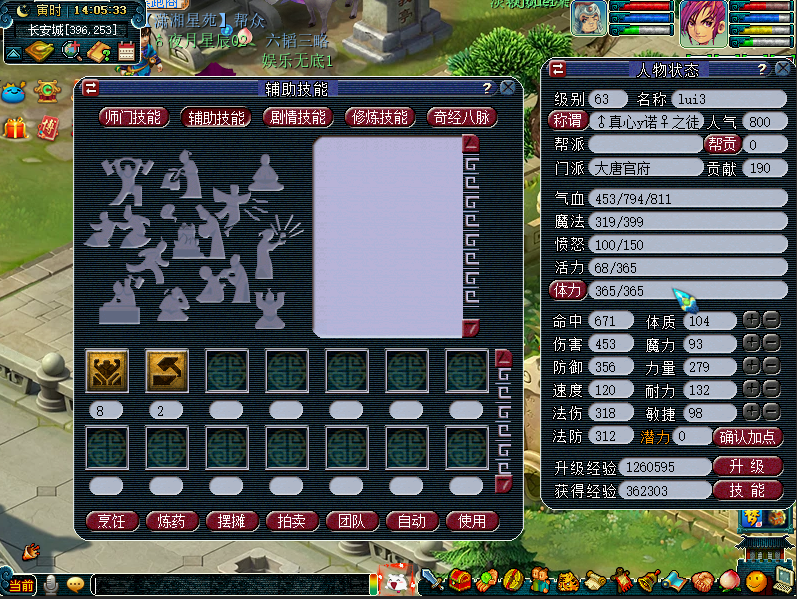Select the 团队 button
The width and height of the screenshot is (797, 599).
tap(351, 521)
